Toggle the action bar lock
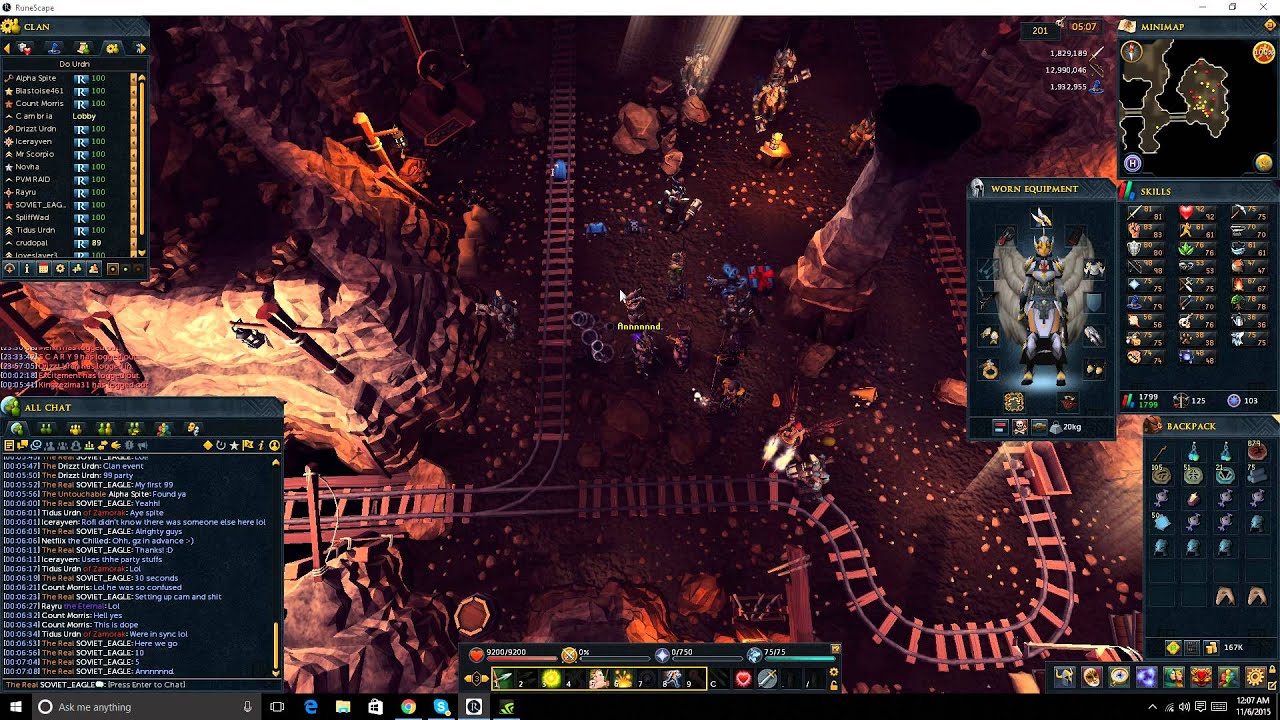Screen dimensions: 1280x720 pos(834,685)
